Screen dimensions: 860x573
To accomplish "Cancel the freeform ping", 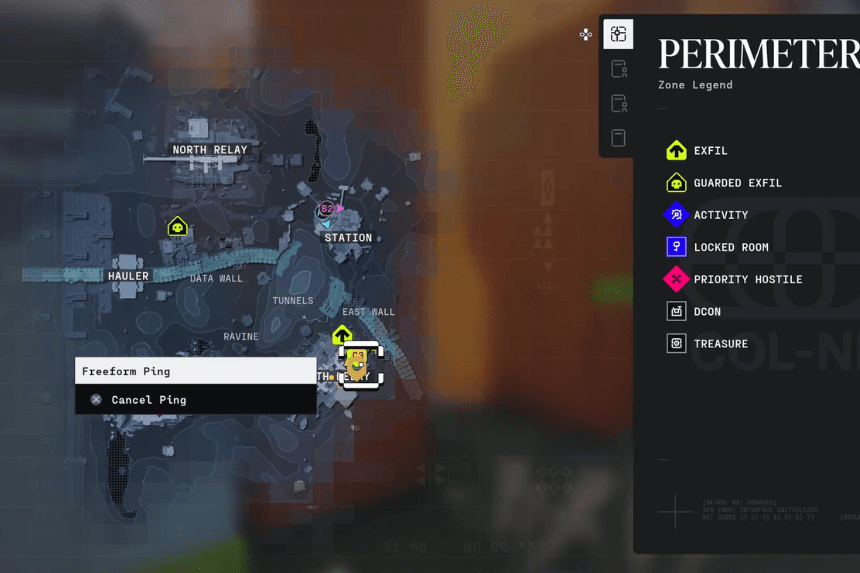I will pos(148,400).
